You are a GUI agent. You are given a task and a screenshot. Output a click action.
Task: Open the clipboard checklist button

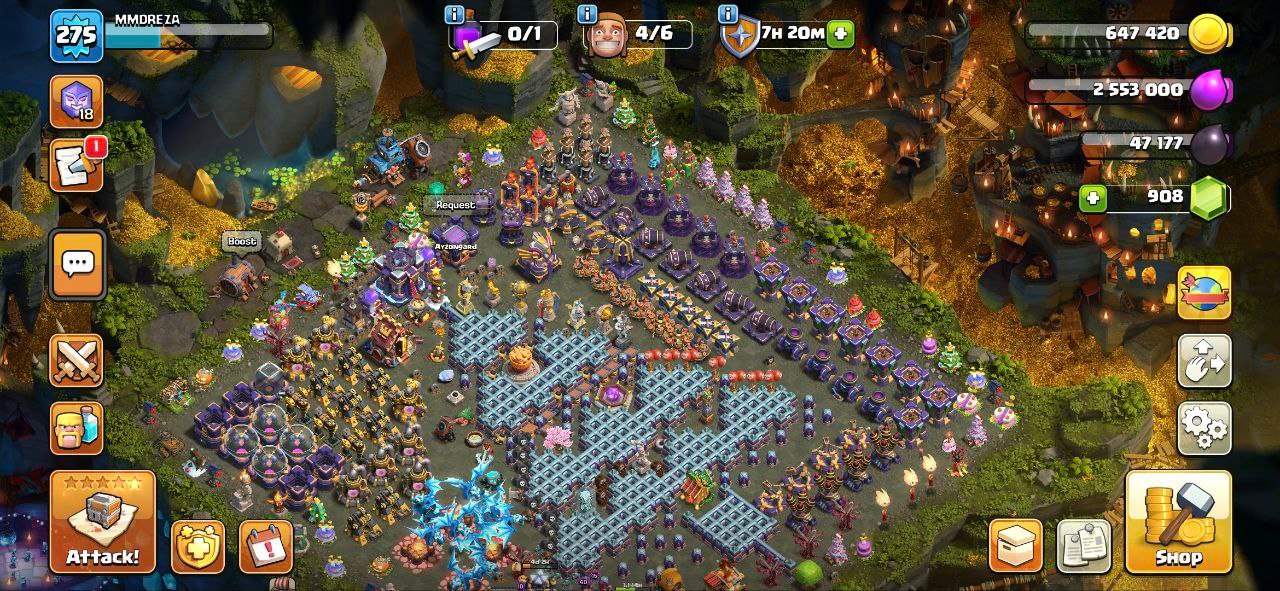pyautogui.click(x=1083, y=546)
